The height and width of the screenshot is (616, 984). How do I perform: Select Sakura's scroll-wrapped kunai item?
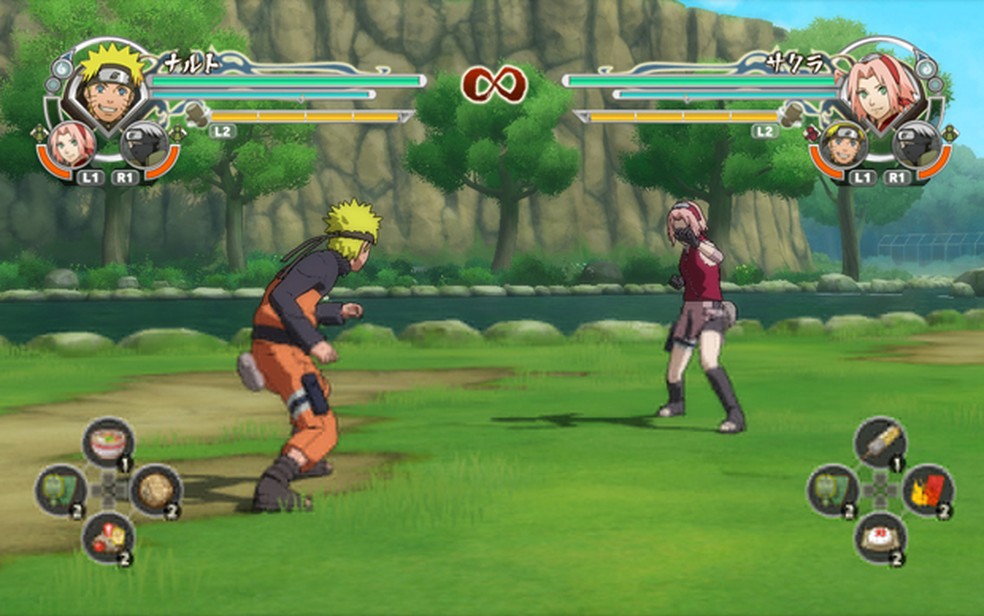pyautogui.click(x=880, y=441)
